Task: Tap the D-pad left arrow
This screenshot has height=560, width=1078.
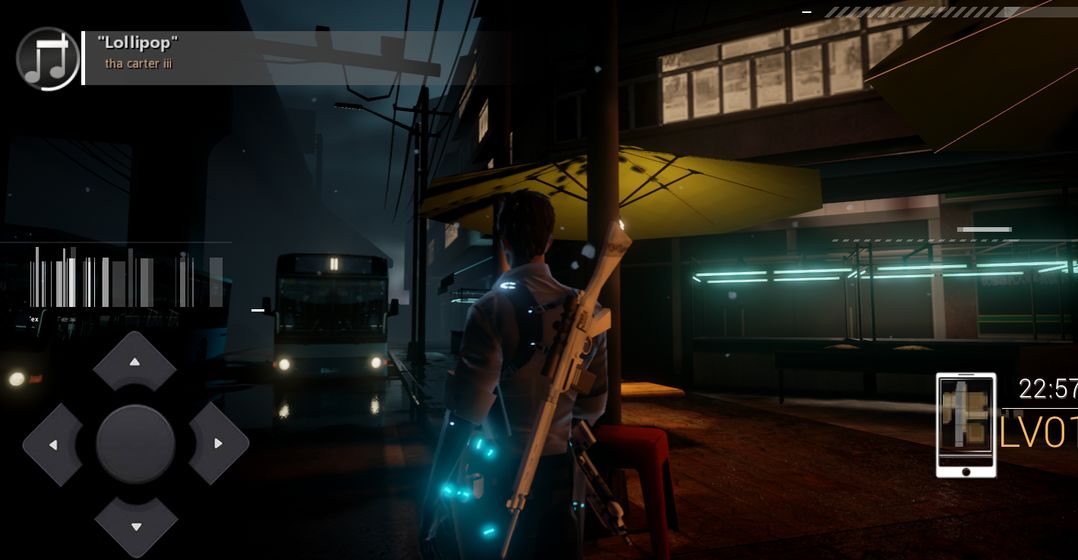Action: pyautogui.click(x=53, y=444)
